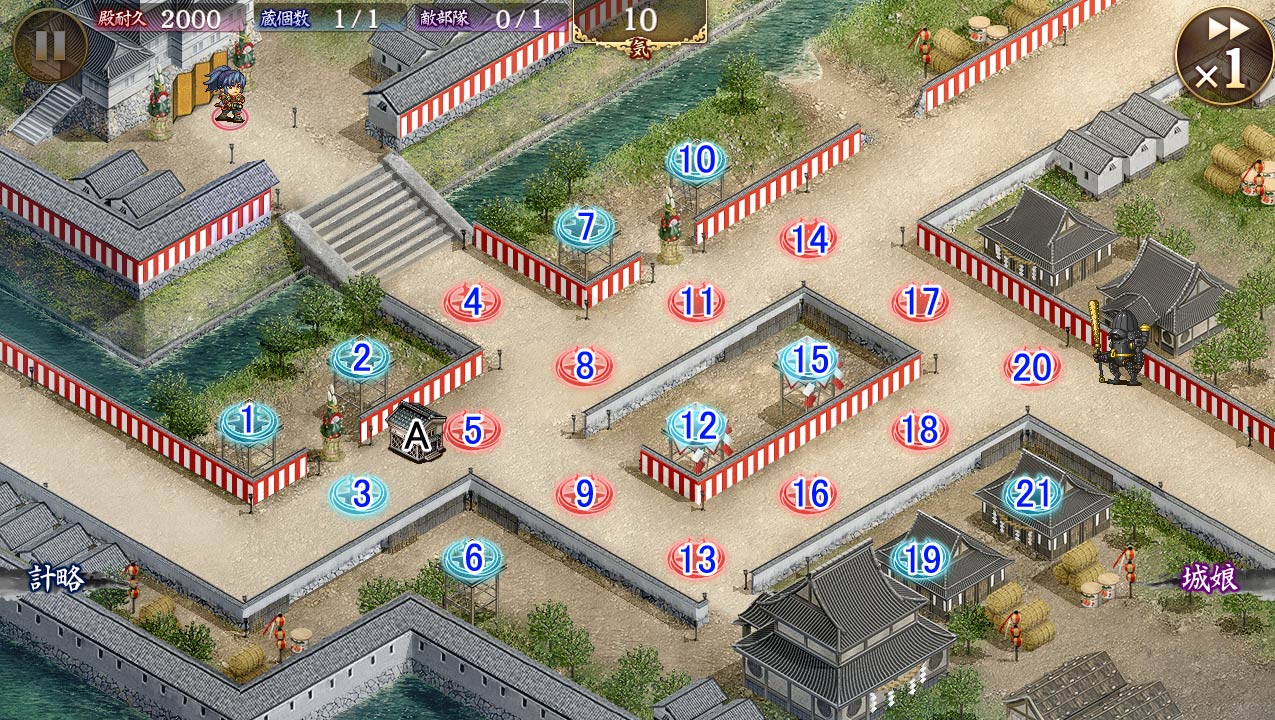The image size is (1275, 720).
Task: Pick blue placement tile 21
Action: 1032,494
